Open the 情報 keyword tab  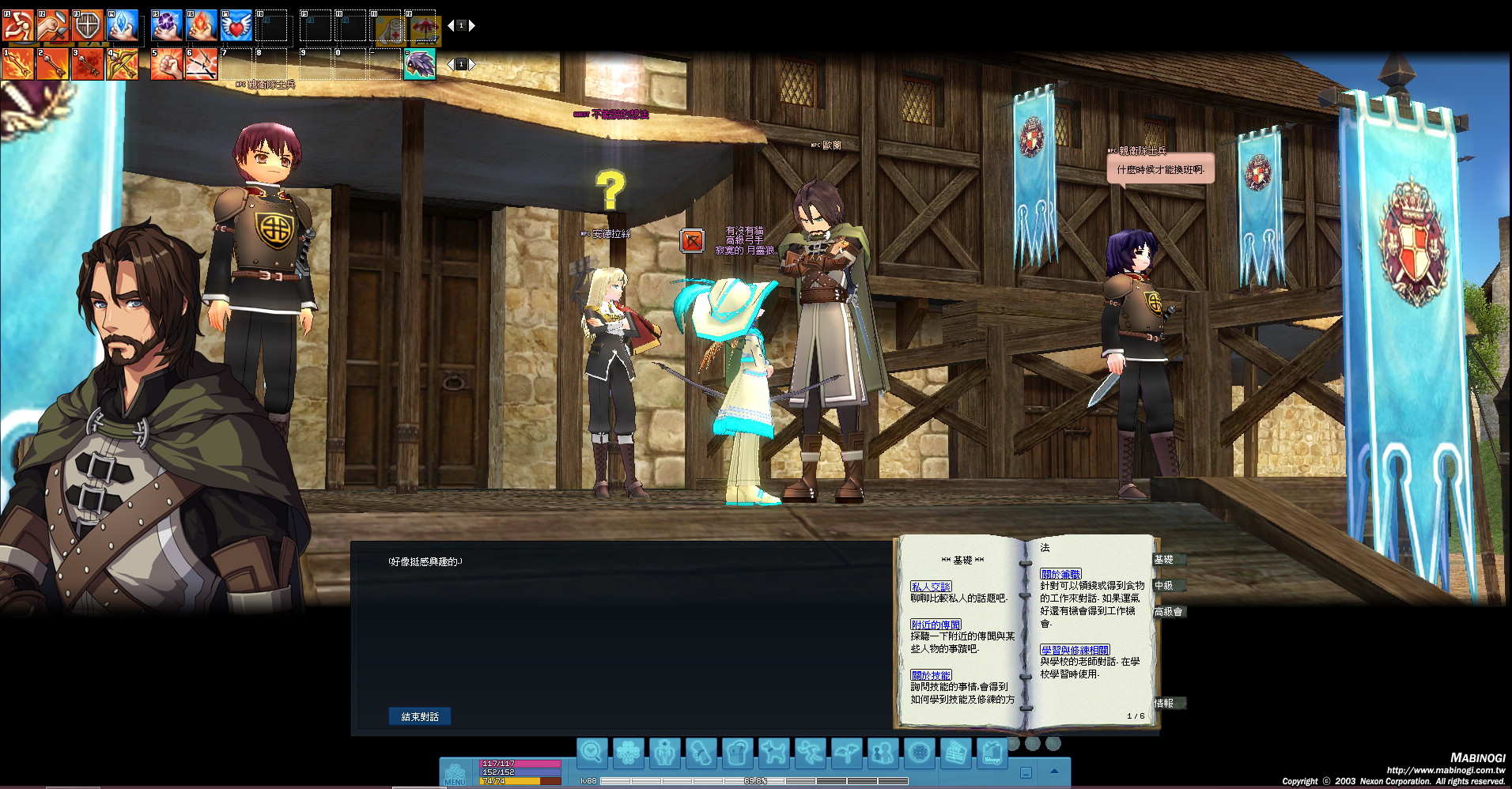[1164, 703]
